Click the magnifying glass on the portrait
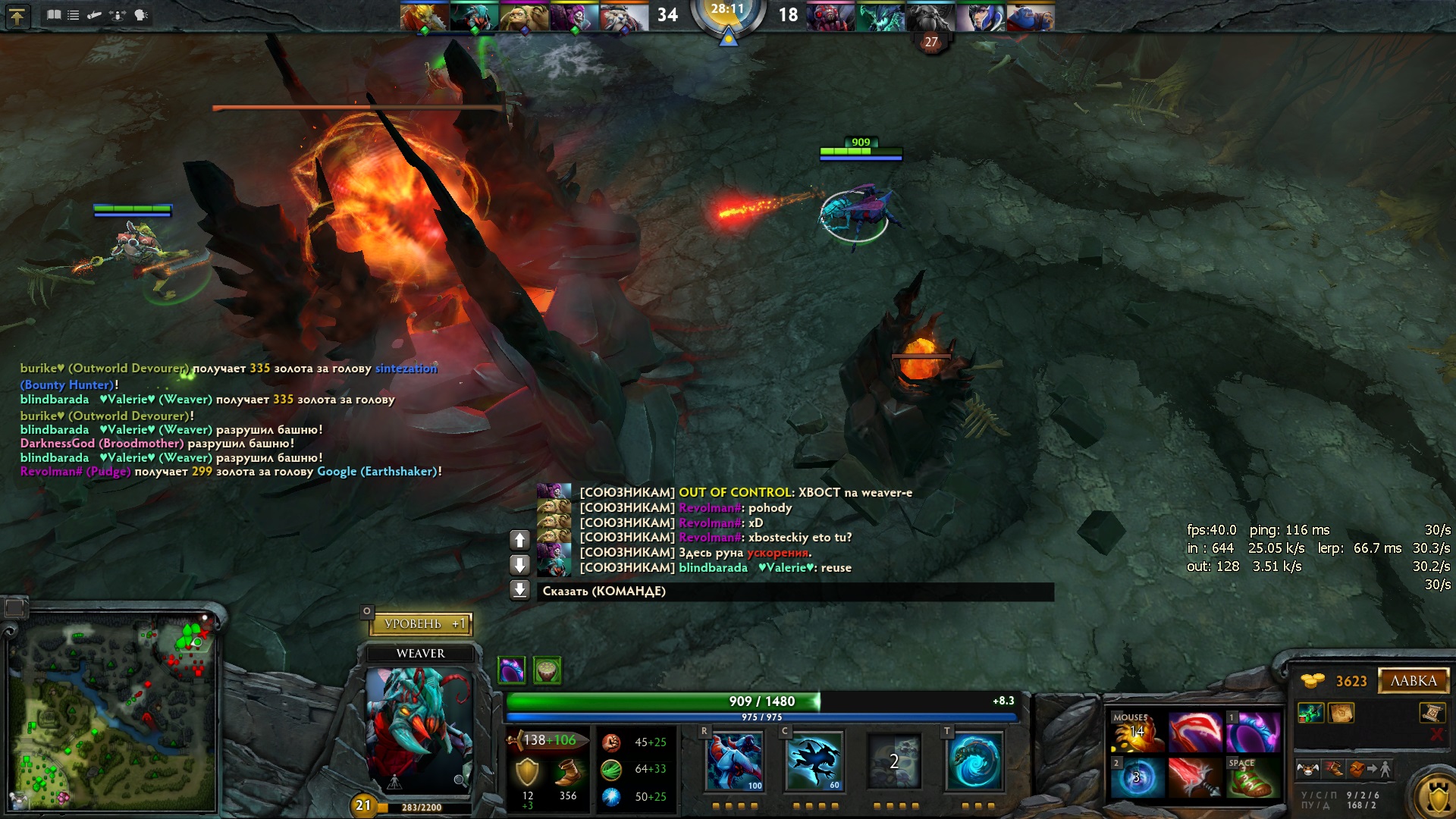 click(460, 780)
